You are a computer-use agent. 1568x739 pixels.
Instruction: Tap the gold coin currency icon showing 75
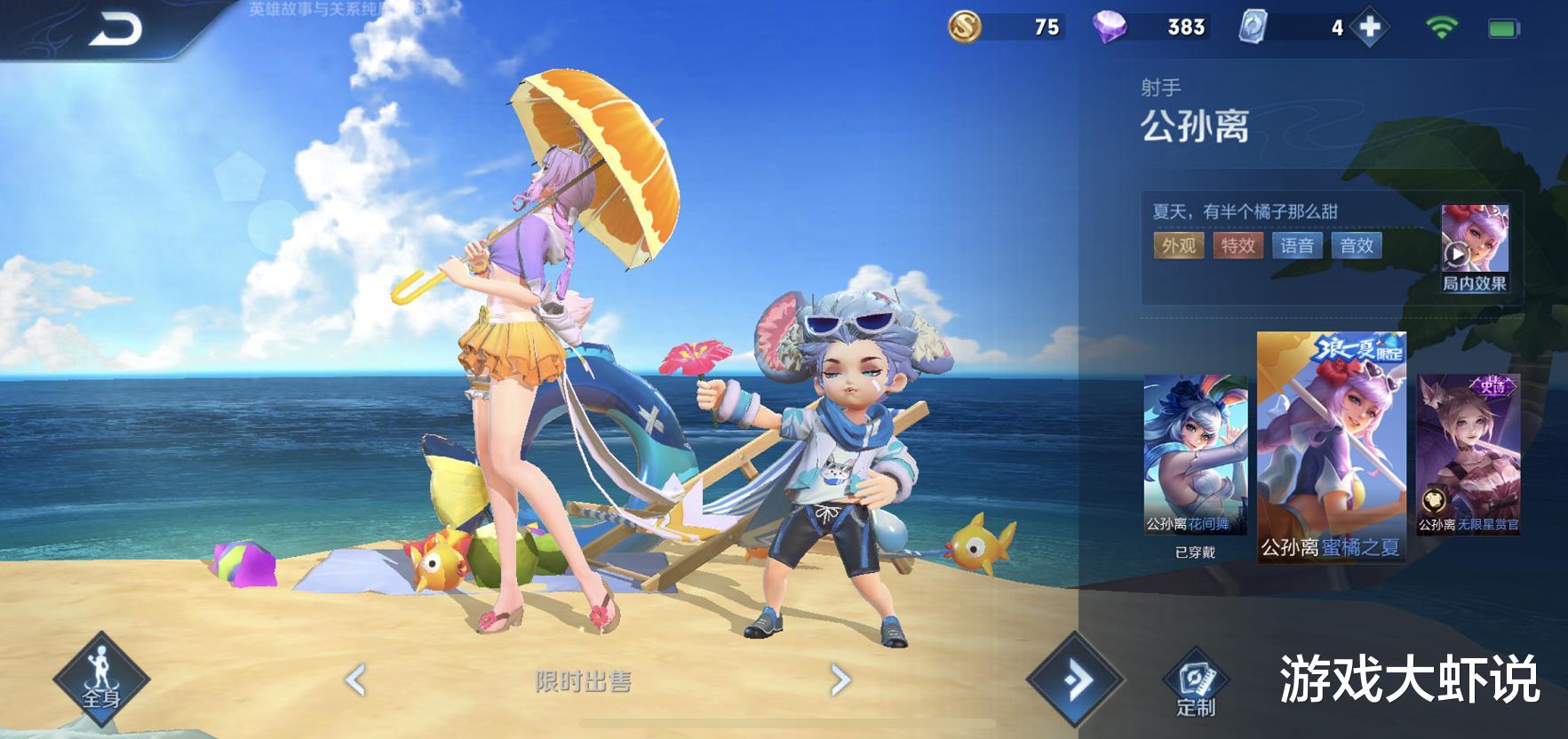pos(966,27)
